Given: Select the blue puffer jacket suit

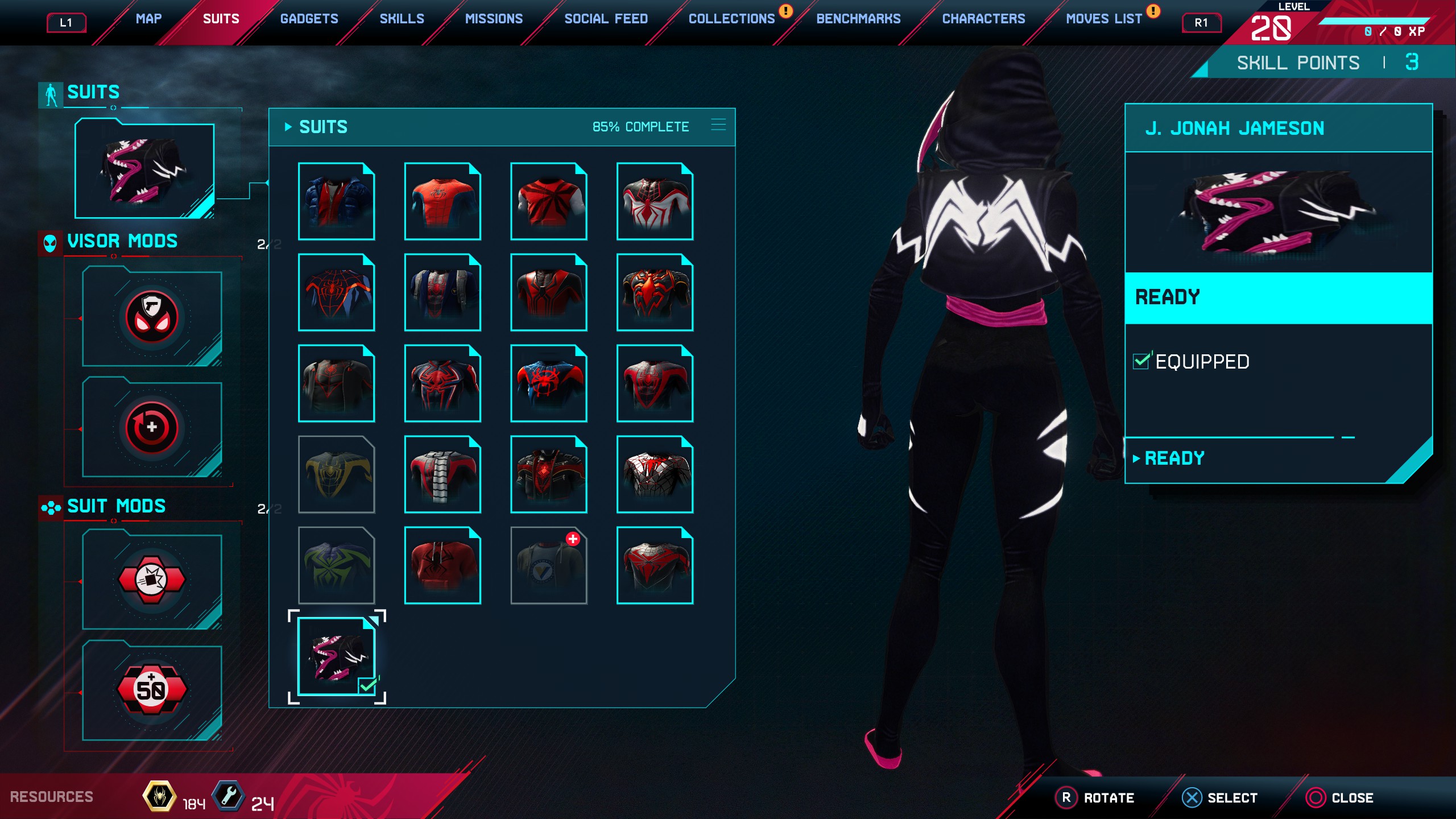Looking at the screenshot, I should click(336, 201).
